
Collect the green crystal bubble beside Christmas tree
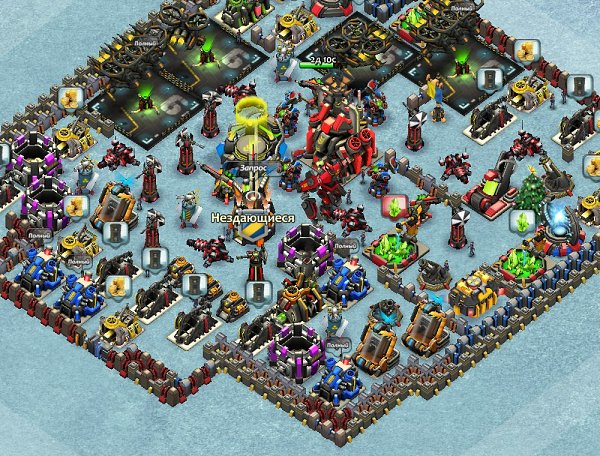(523, 221)
